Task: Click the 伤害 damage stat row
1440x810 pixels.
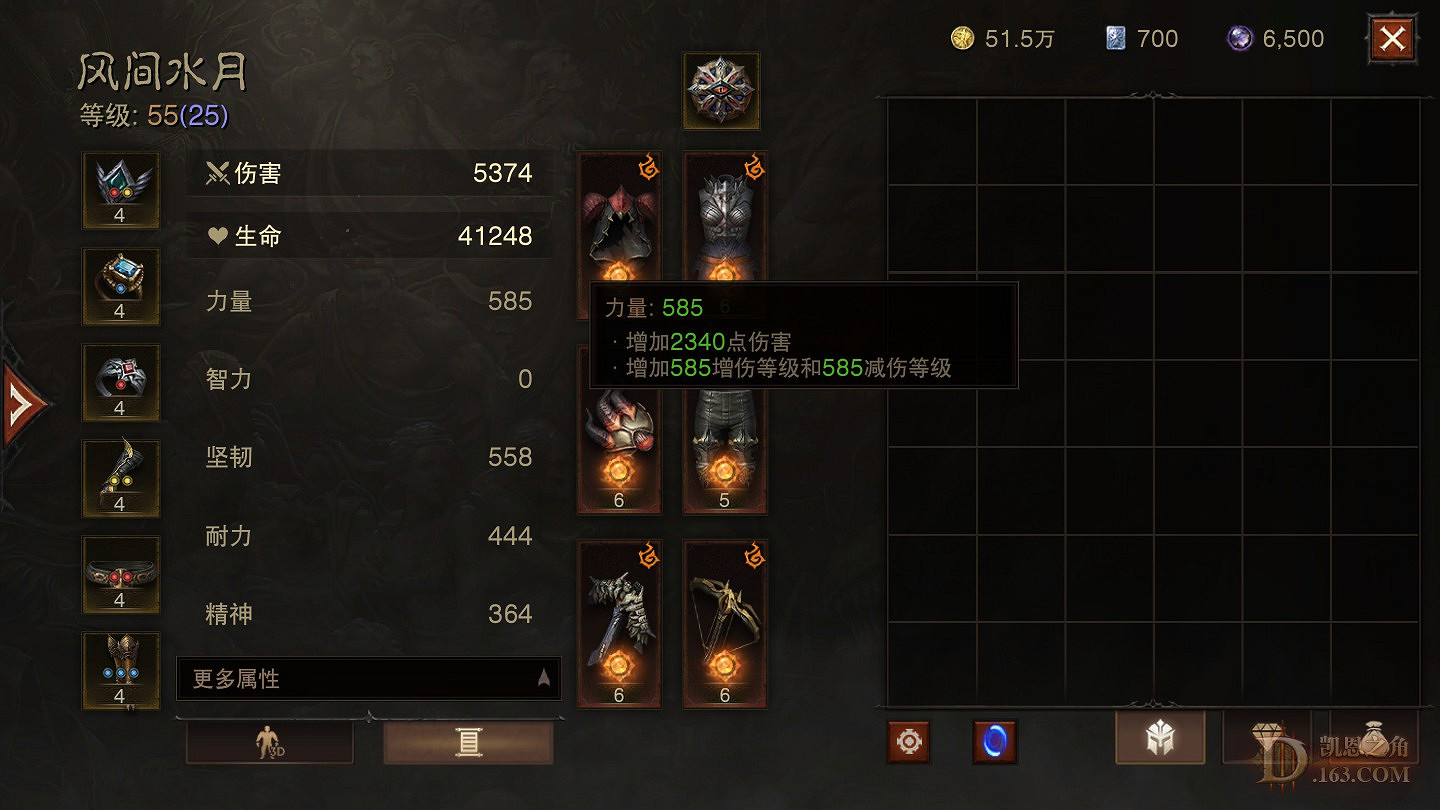Action: point(370,173)
